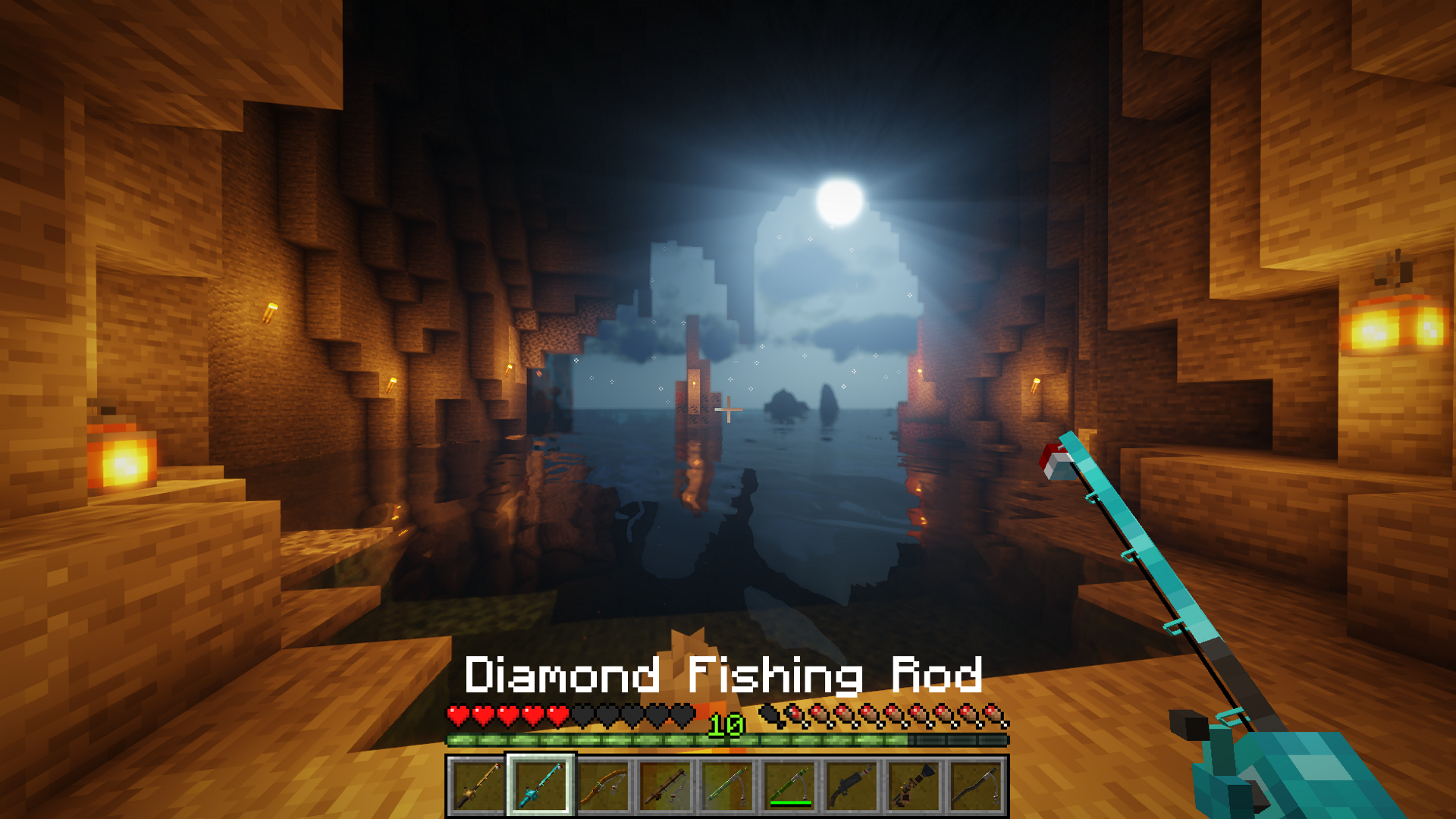This screenshot has height=819, width=1456.
Task: Select the black blunderbuss-style item in slot seven
Action: (x=853, y=785)
